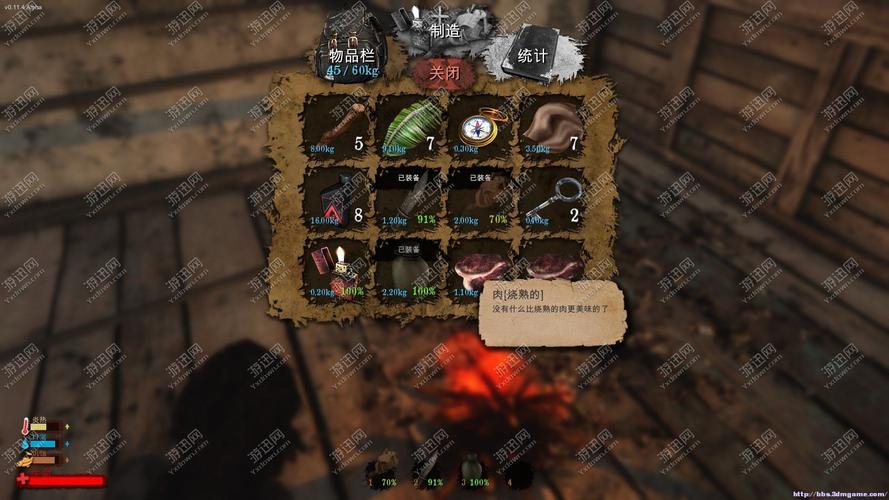The image size is (889, 500).
Task: Select the equipped knife in the inventory grid
Action: 410,199
